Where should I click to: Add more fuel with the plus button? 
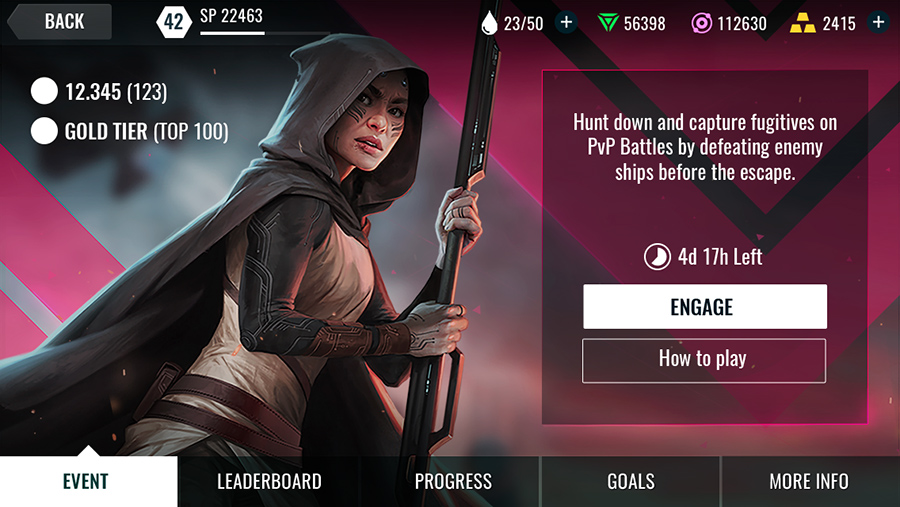point(566,22)
